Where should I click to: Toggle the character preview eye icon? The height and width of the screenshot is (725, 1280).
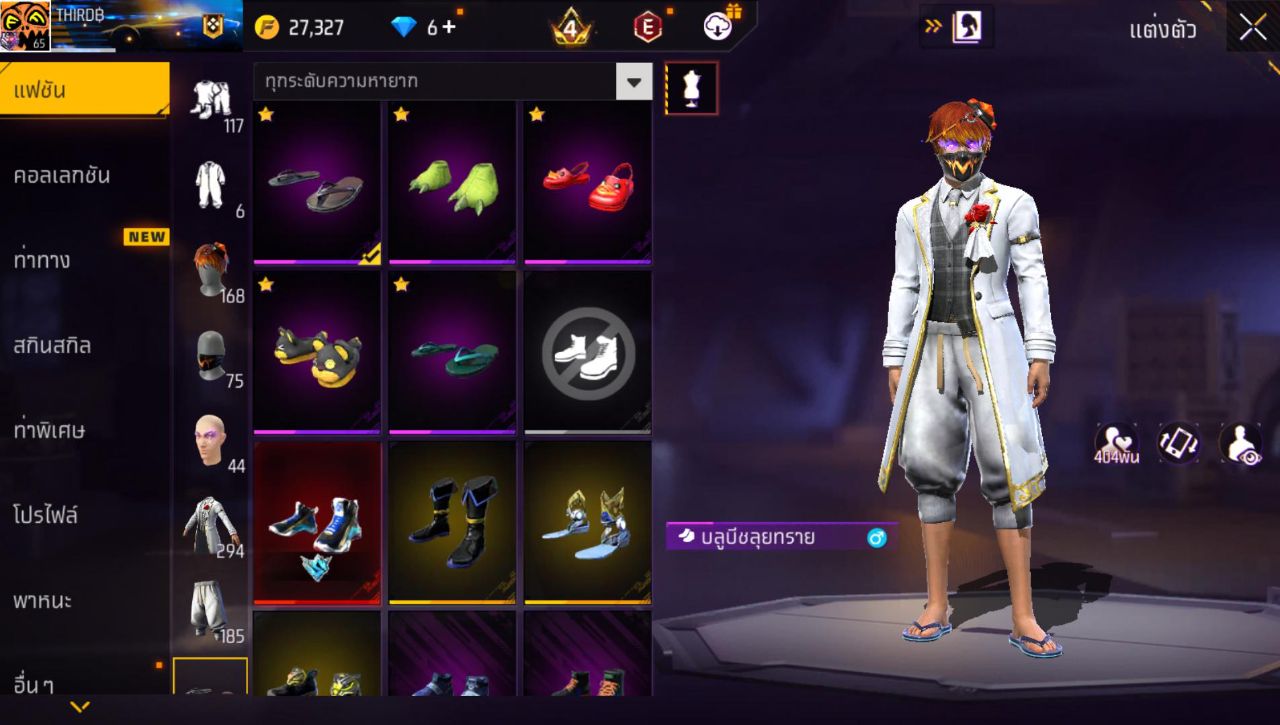point(1242,443)
